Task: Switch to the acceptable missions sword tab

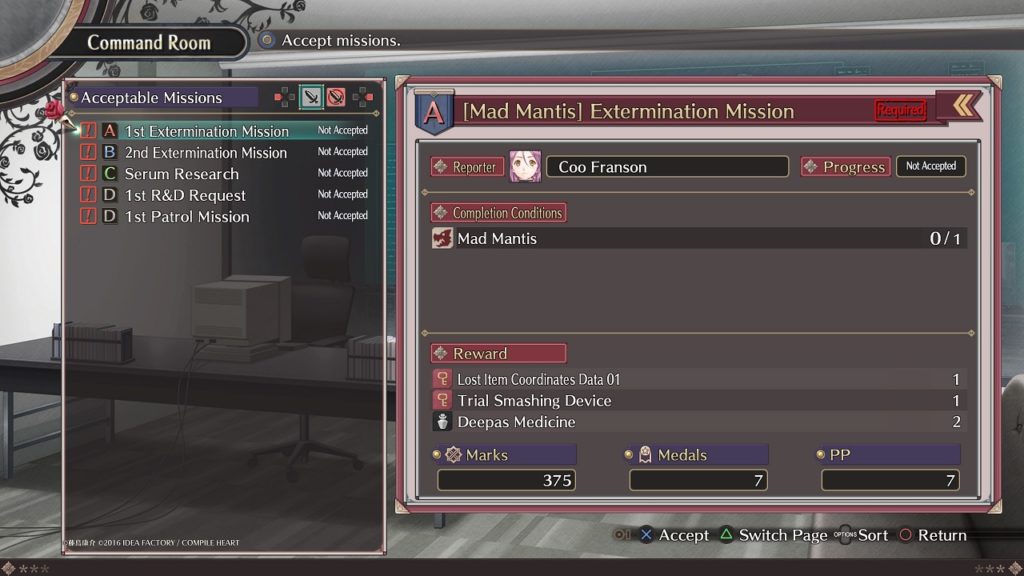Action: 312,97
